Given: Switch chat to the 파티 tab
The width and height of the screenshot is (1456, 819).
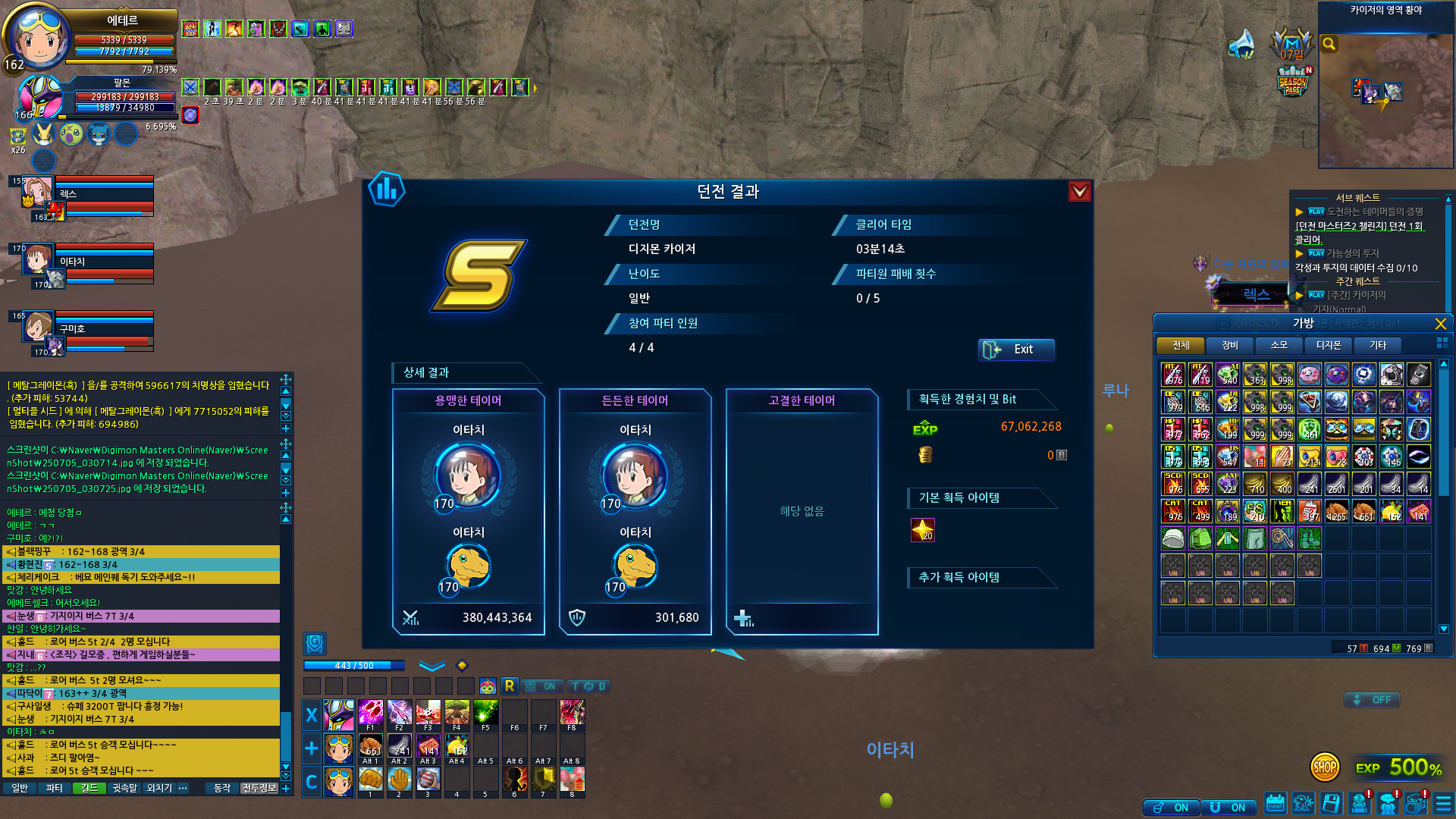Looking at the screenshot, I should 54,789.
